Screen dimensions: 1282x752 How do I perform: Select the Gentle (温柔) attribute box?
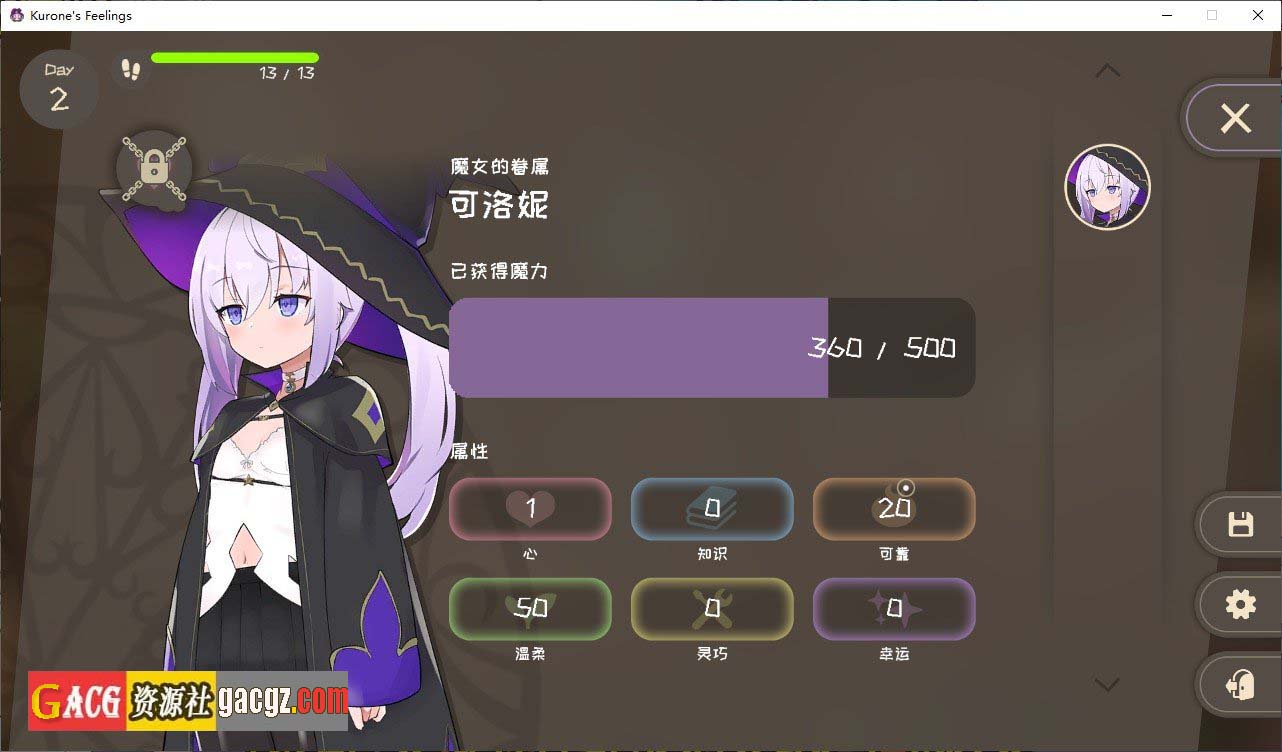530,608
